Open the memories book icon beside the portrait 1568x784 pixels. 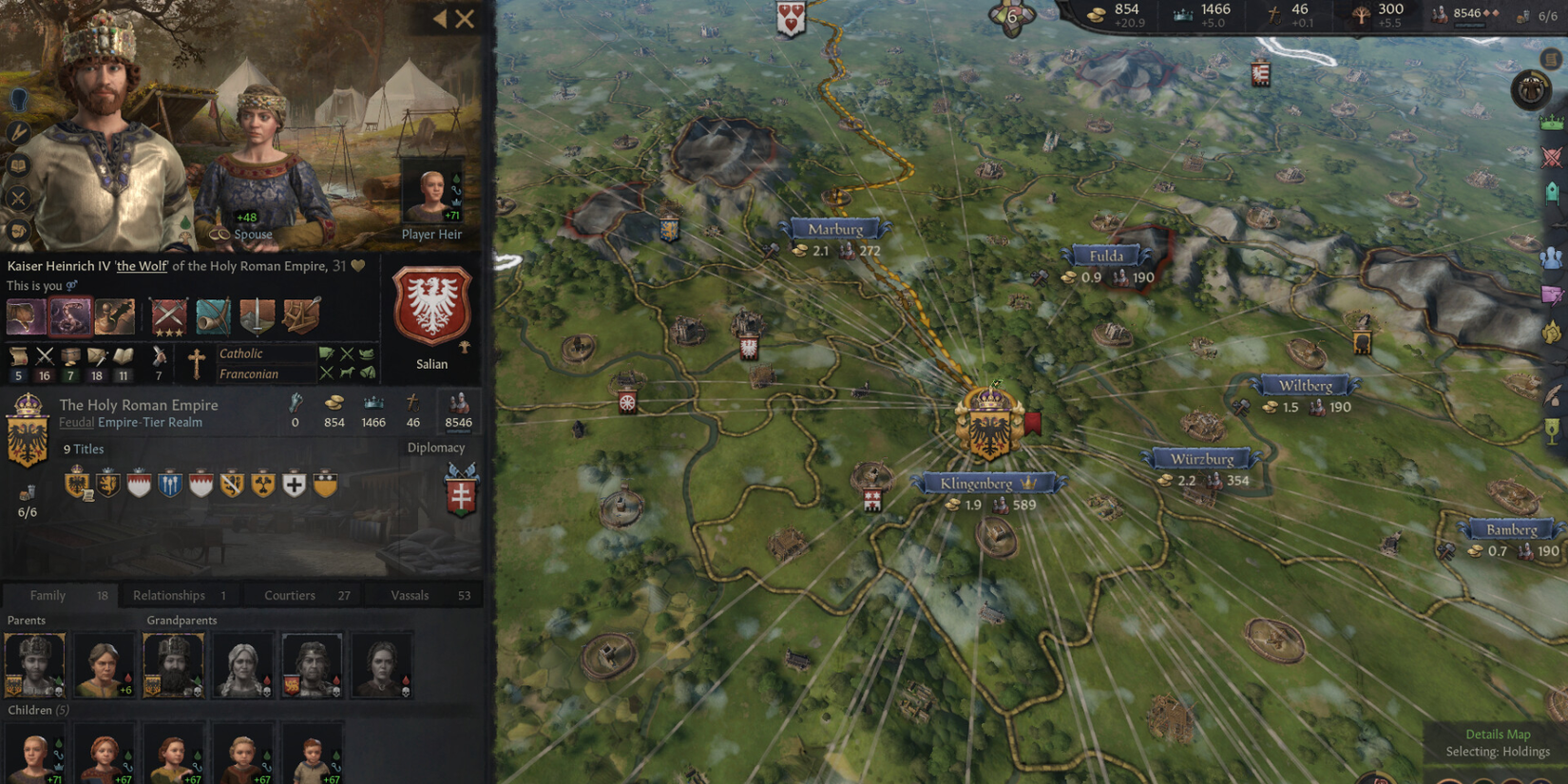click(19, 165)
